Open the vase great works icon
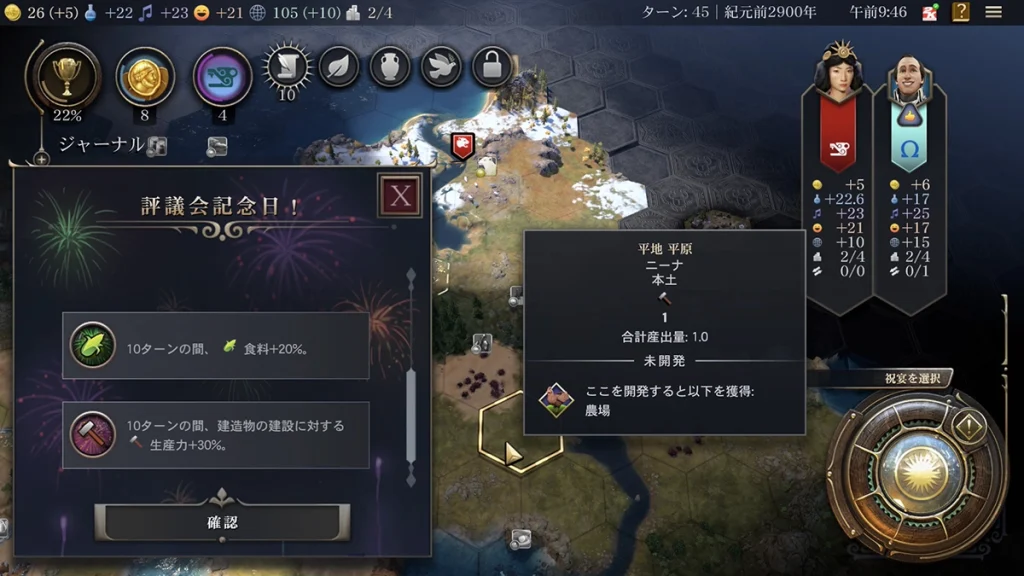 390,68
